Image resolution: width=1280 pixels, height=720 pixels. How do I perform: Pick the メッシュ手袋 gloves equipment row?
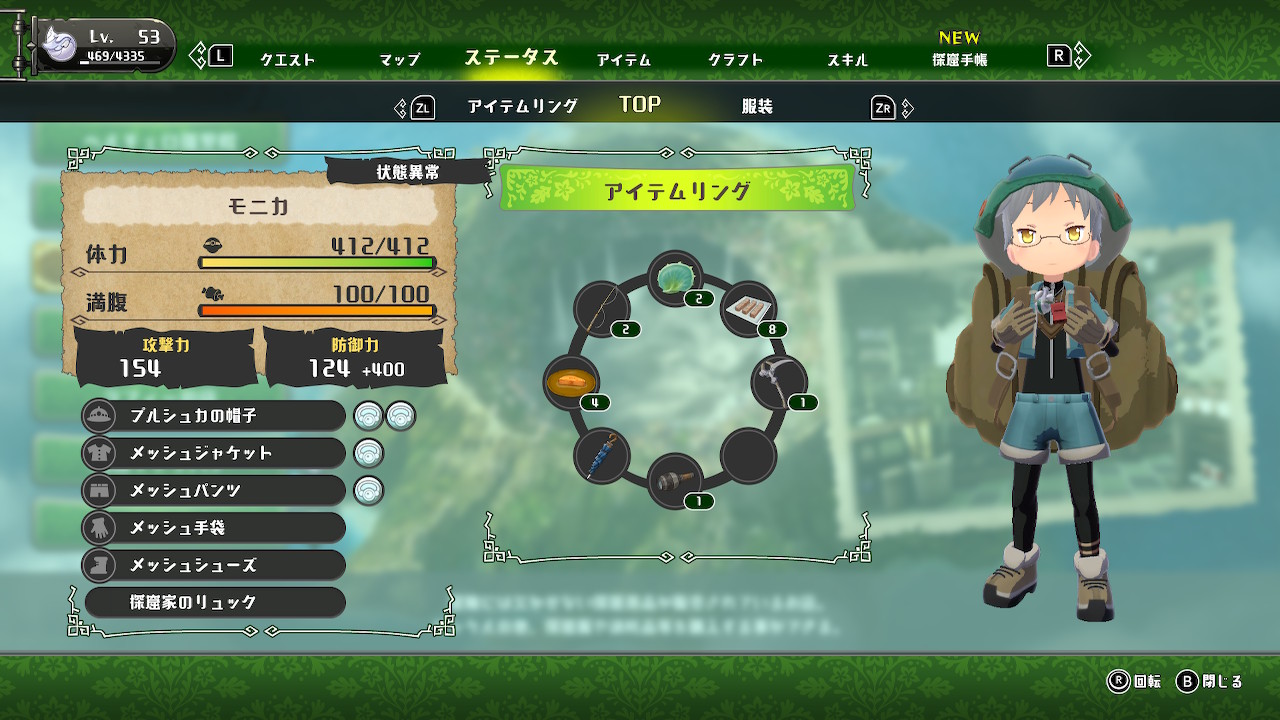pyautogui.click(x=214, y=527)
